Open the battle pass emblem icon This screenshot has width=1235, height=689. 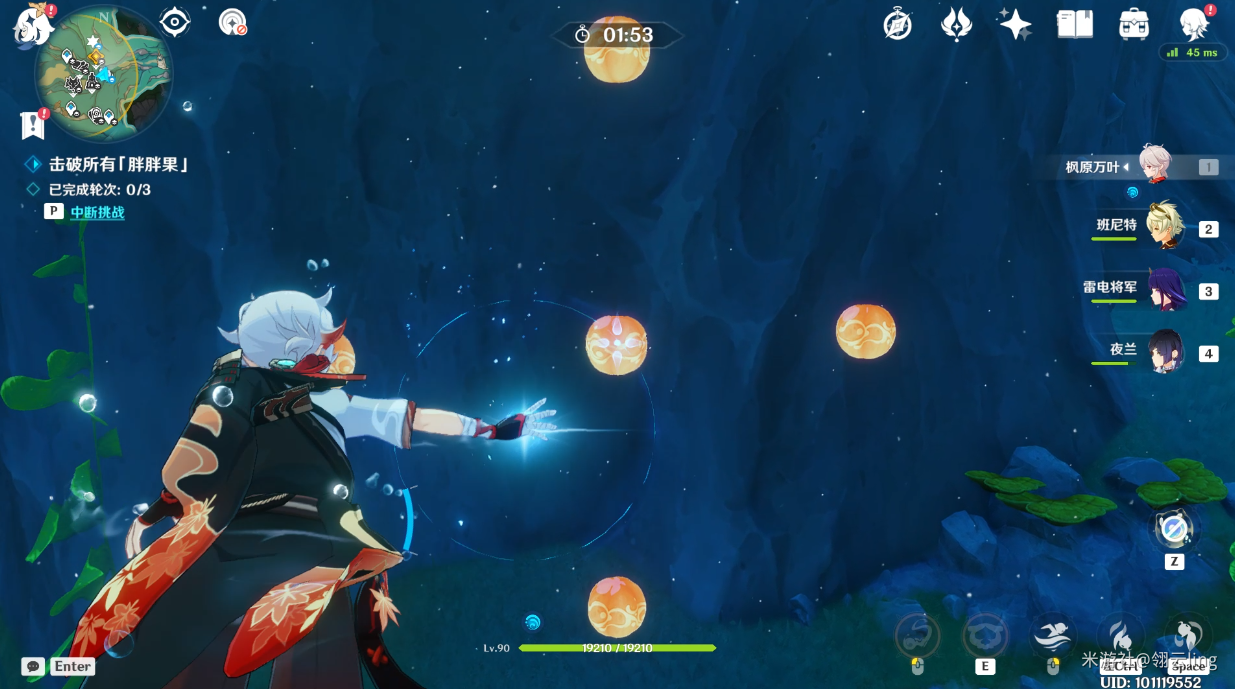[956, 24]
